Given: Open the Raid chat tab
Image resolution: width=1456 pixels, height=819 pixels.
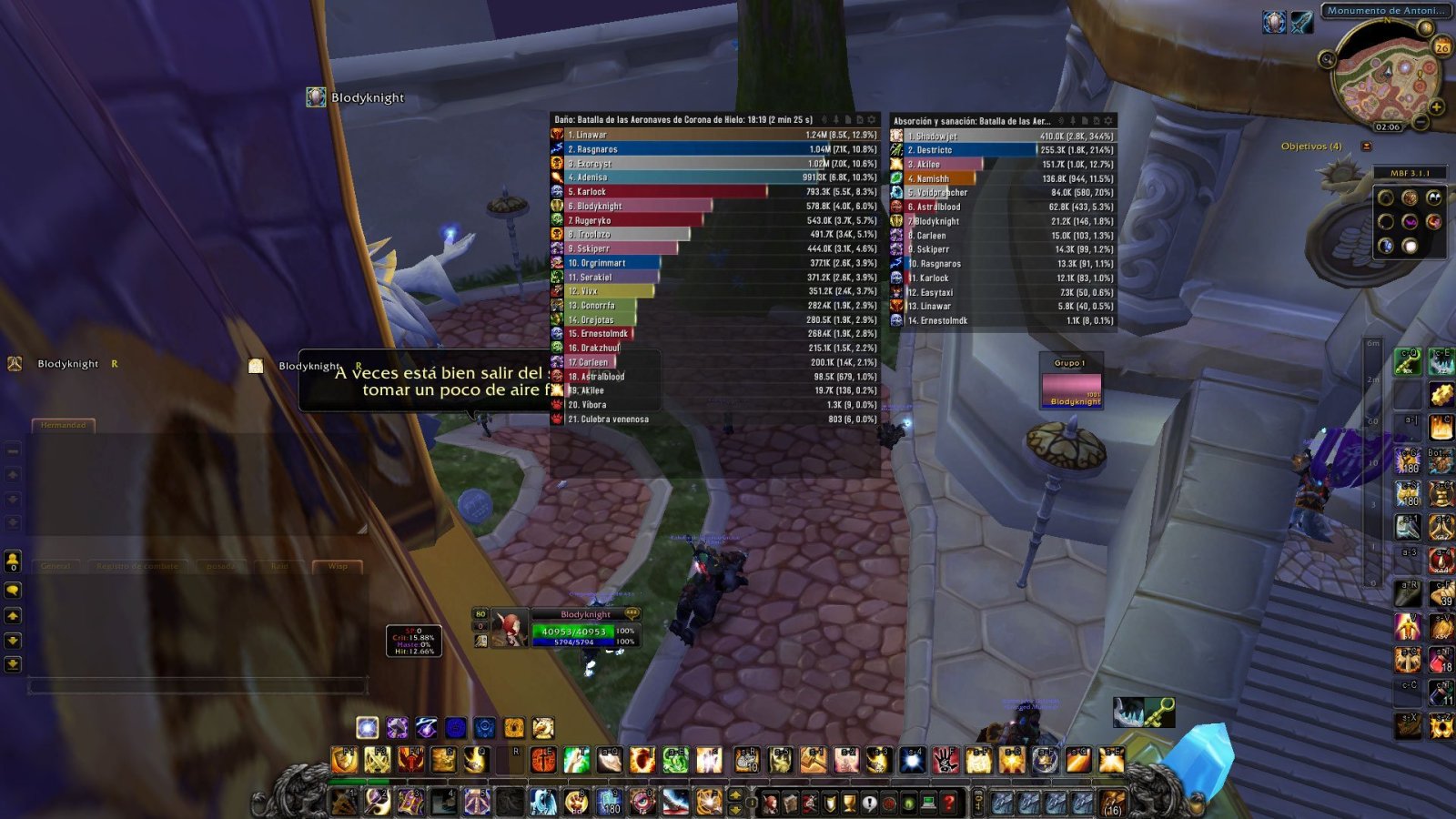Looking at the screenshot, I should (x=279, y=566).
